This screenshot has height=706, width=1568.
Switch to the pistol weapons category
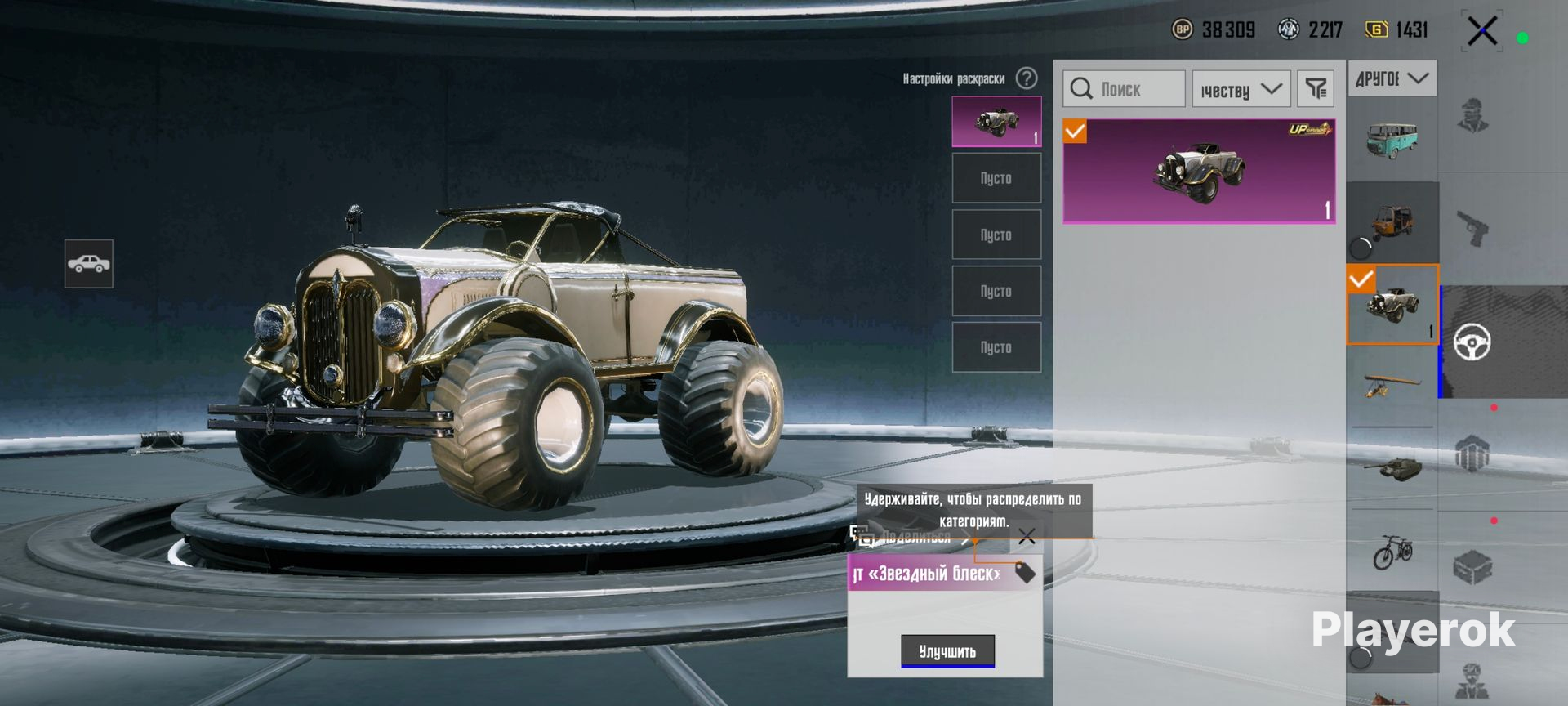pyautogui.click(x=1472, y=229)
